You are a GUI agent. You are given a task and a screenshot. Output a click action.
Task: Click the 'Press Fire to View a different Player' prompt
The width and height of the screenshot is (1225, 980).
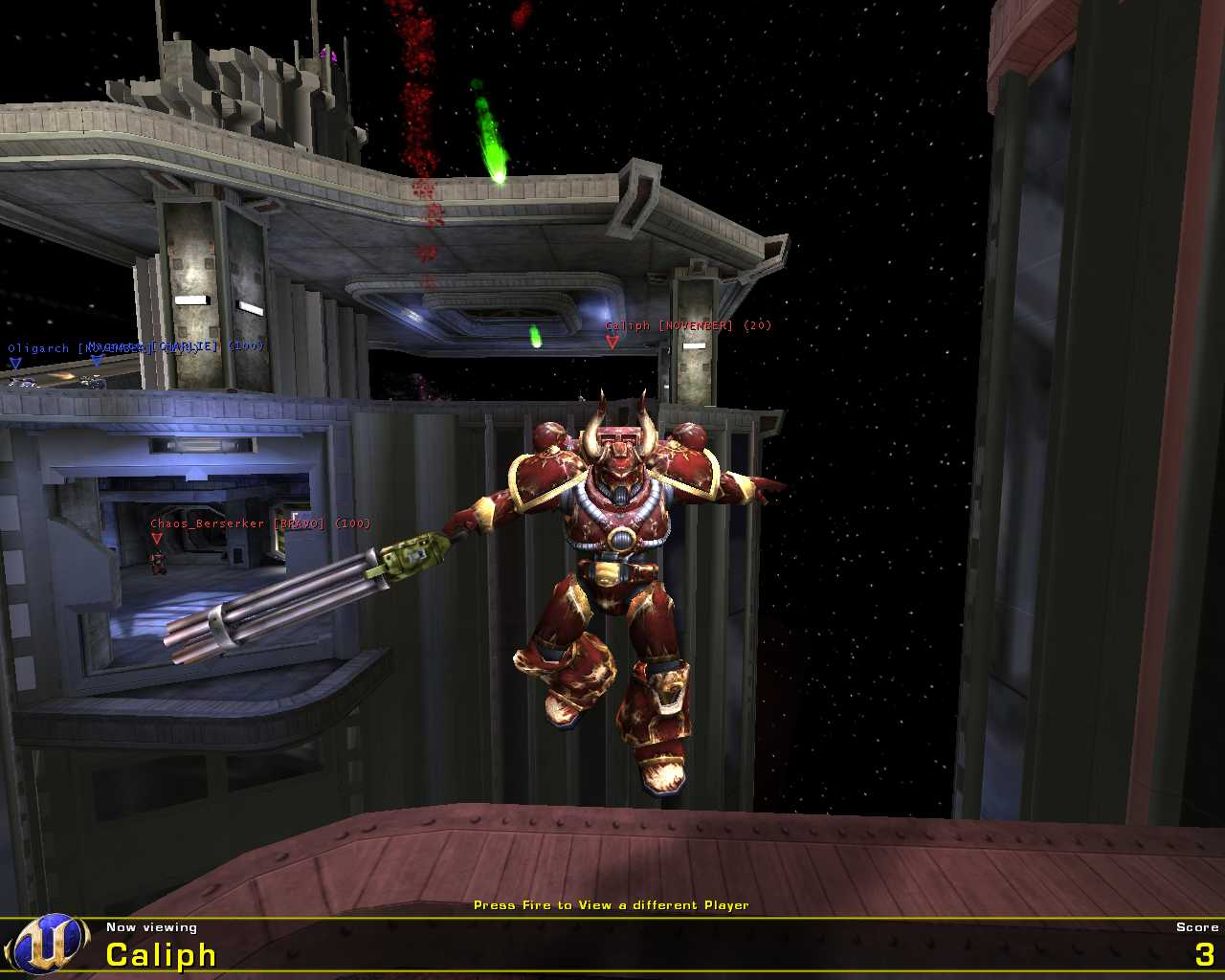point(612,903)
